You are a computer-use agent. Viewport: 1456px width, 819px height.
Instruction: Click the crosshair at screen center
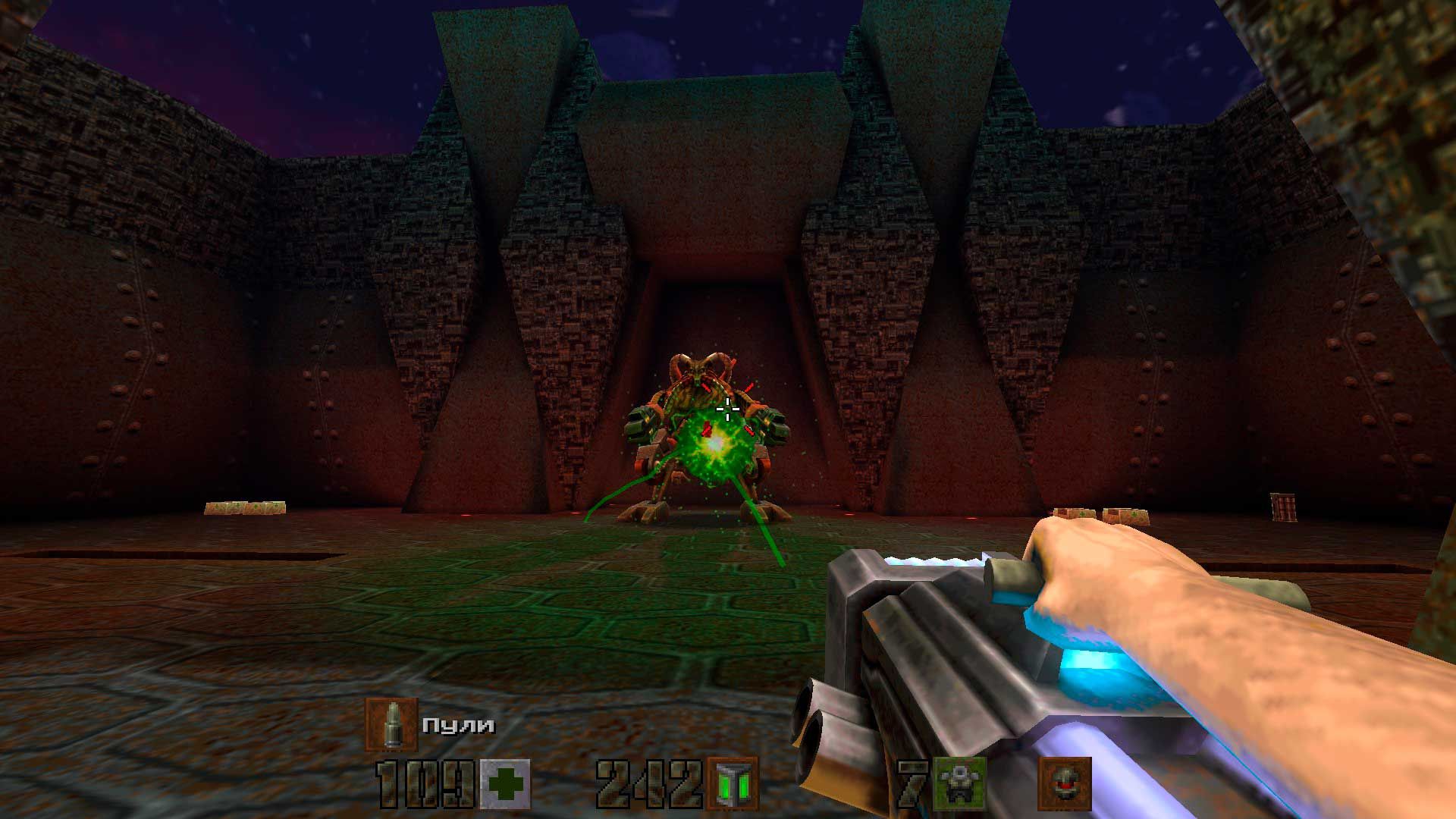click(730, 409)
